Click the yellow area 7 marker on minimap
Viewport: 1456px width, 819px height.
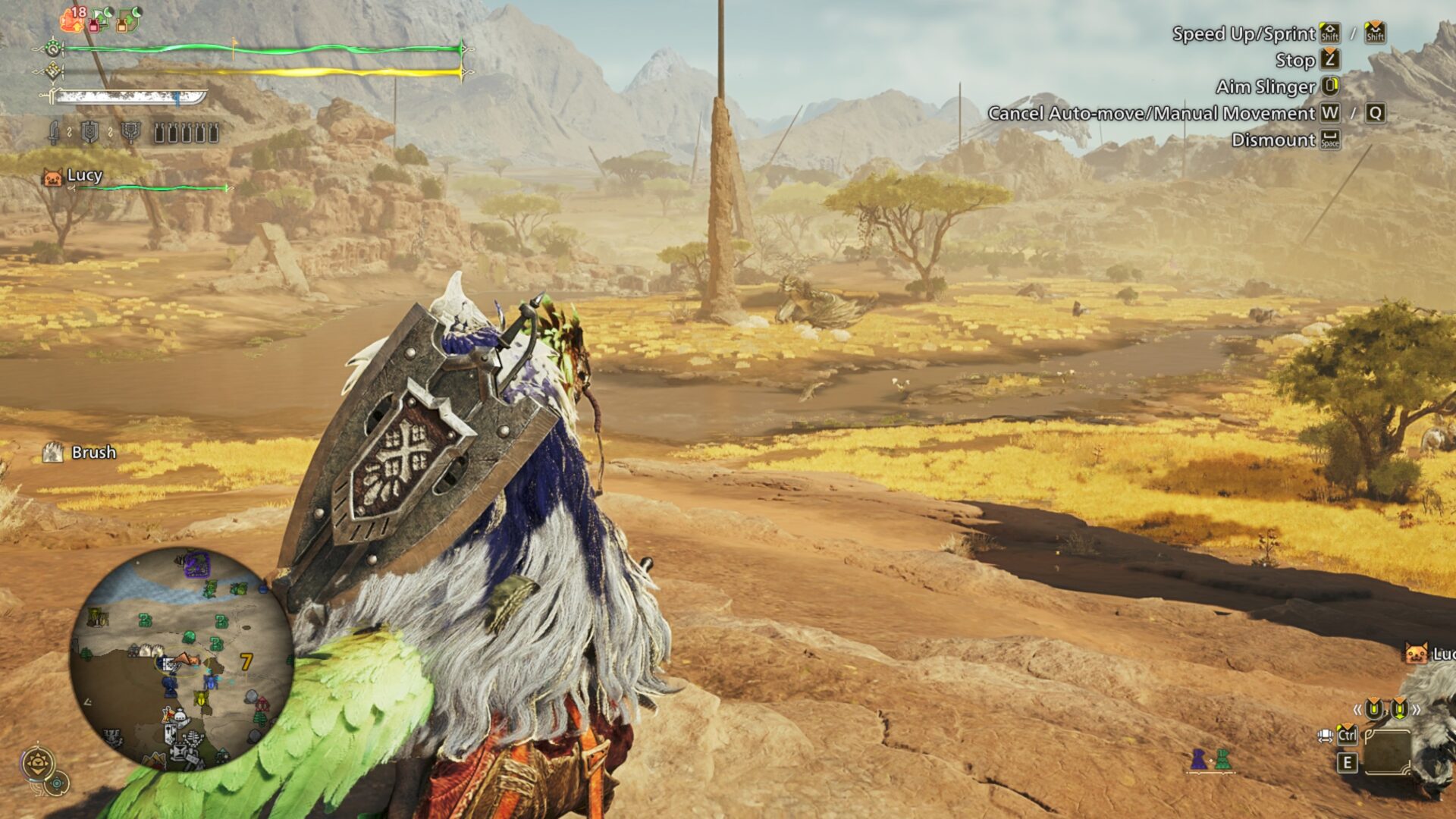click(246, 662)
